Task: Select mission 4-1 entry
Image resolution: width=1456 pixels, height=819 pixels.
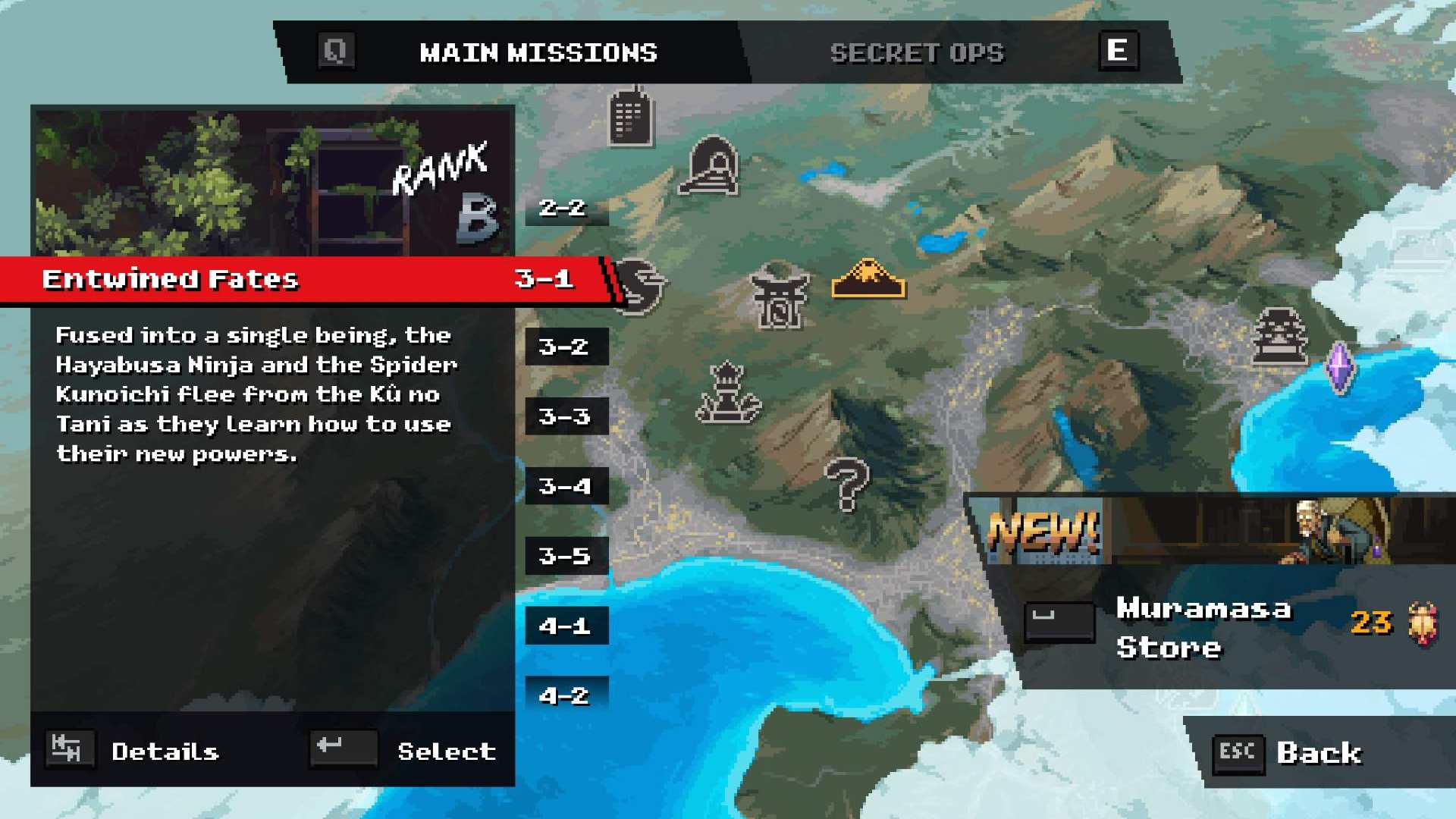Action: click(565, 626)
